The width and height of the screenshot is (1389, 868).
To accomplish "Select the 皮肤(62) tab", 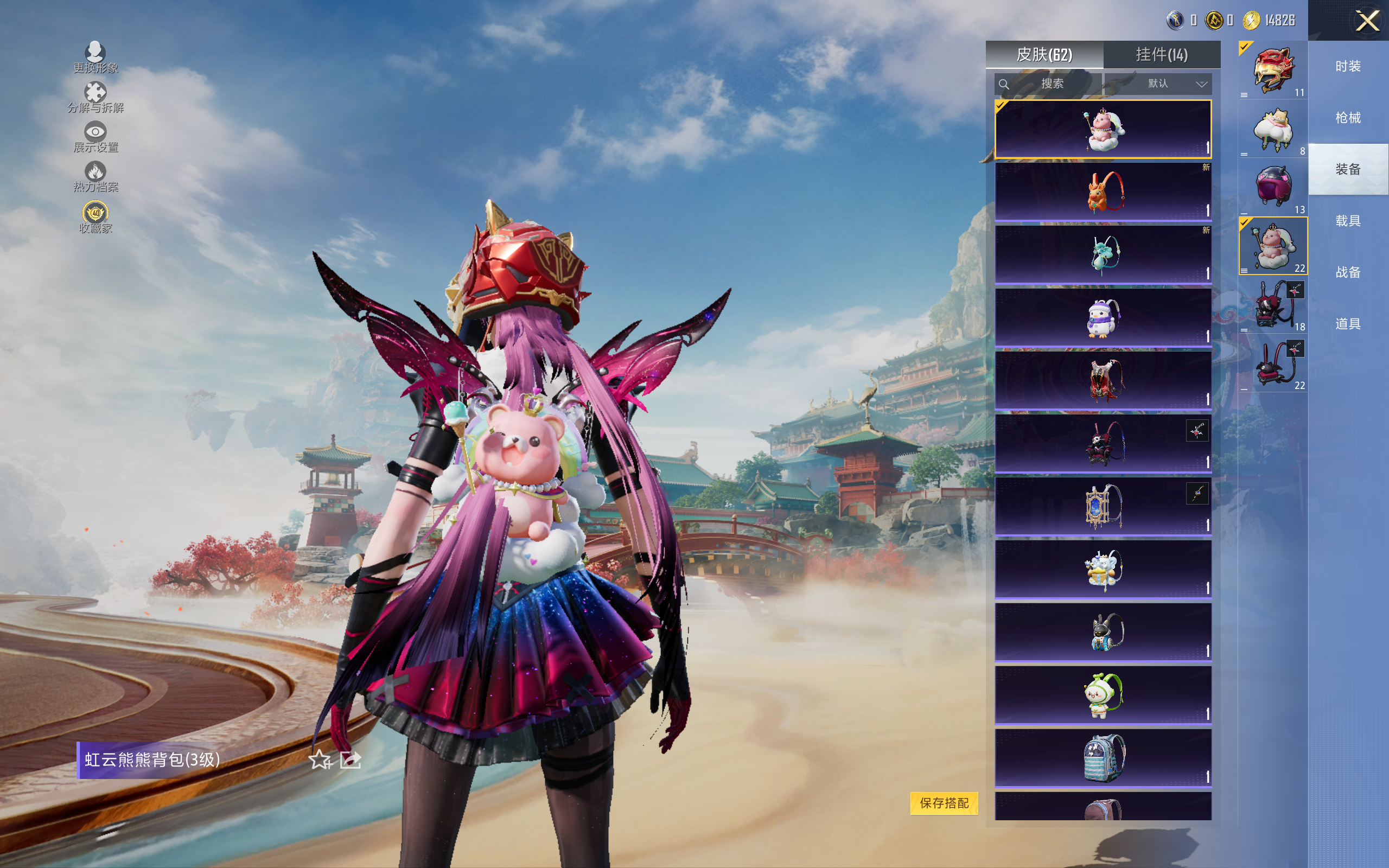I will point(1044,55).
